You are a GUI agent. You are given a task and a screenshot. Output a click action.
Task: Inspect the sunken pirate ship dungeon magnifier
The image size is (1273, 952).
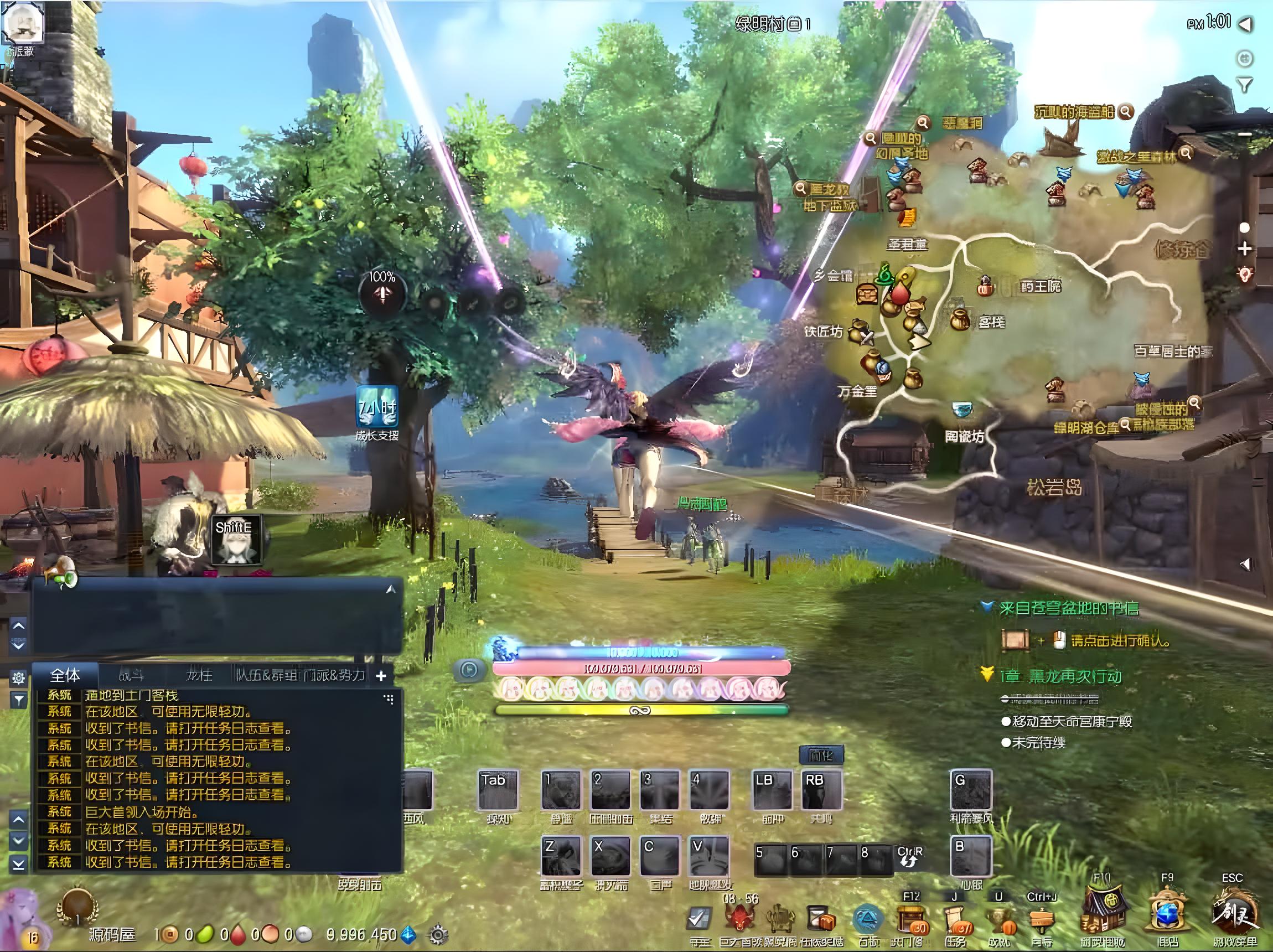[x=1126, y=111]
